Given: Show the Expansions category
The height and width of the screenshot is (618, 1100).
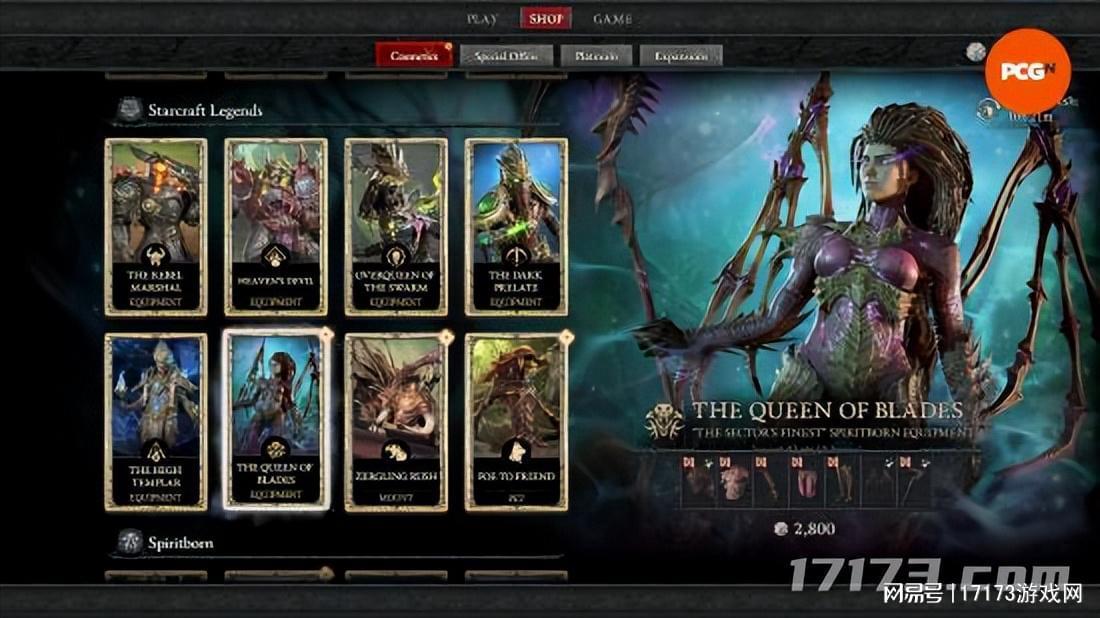Looking at the screenshot, I should [x=680, y=56].
